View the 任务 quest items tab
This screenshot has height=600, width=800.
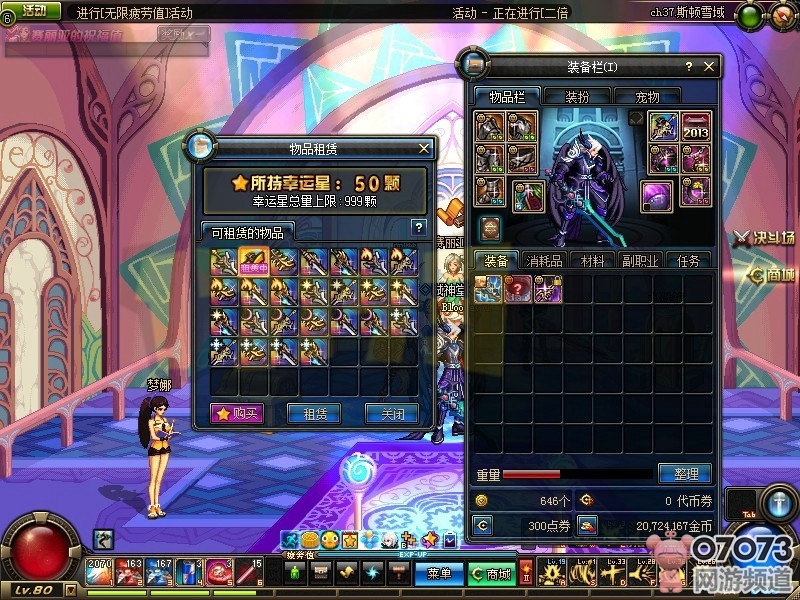pyautogui.click(x=688, y=260)
